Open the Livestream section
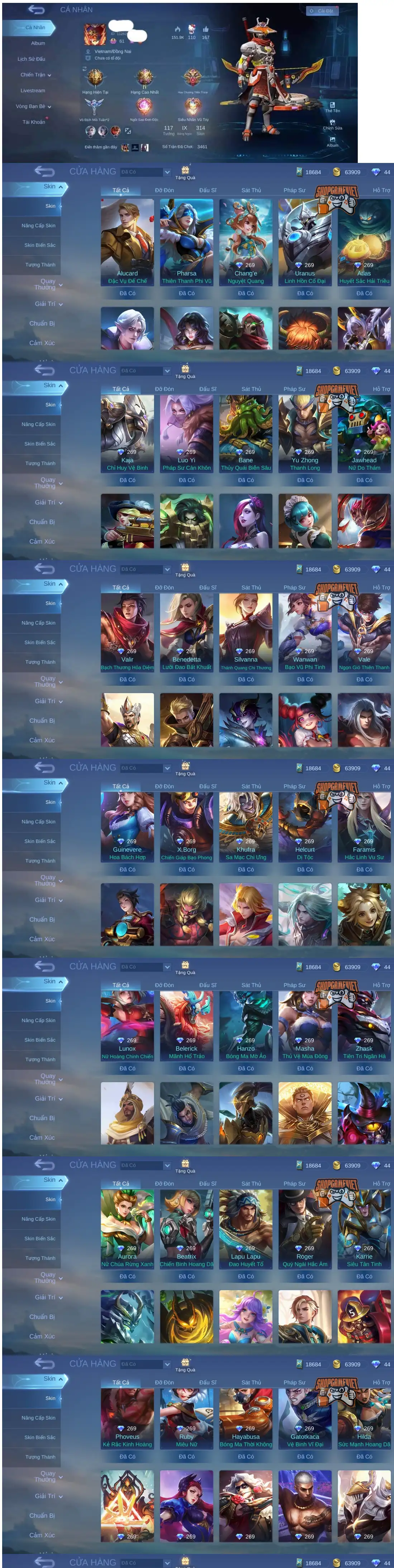Screen dimensions: 394x1568 click(x=32, y=91)
